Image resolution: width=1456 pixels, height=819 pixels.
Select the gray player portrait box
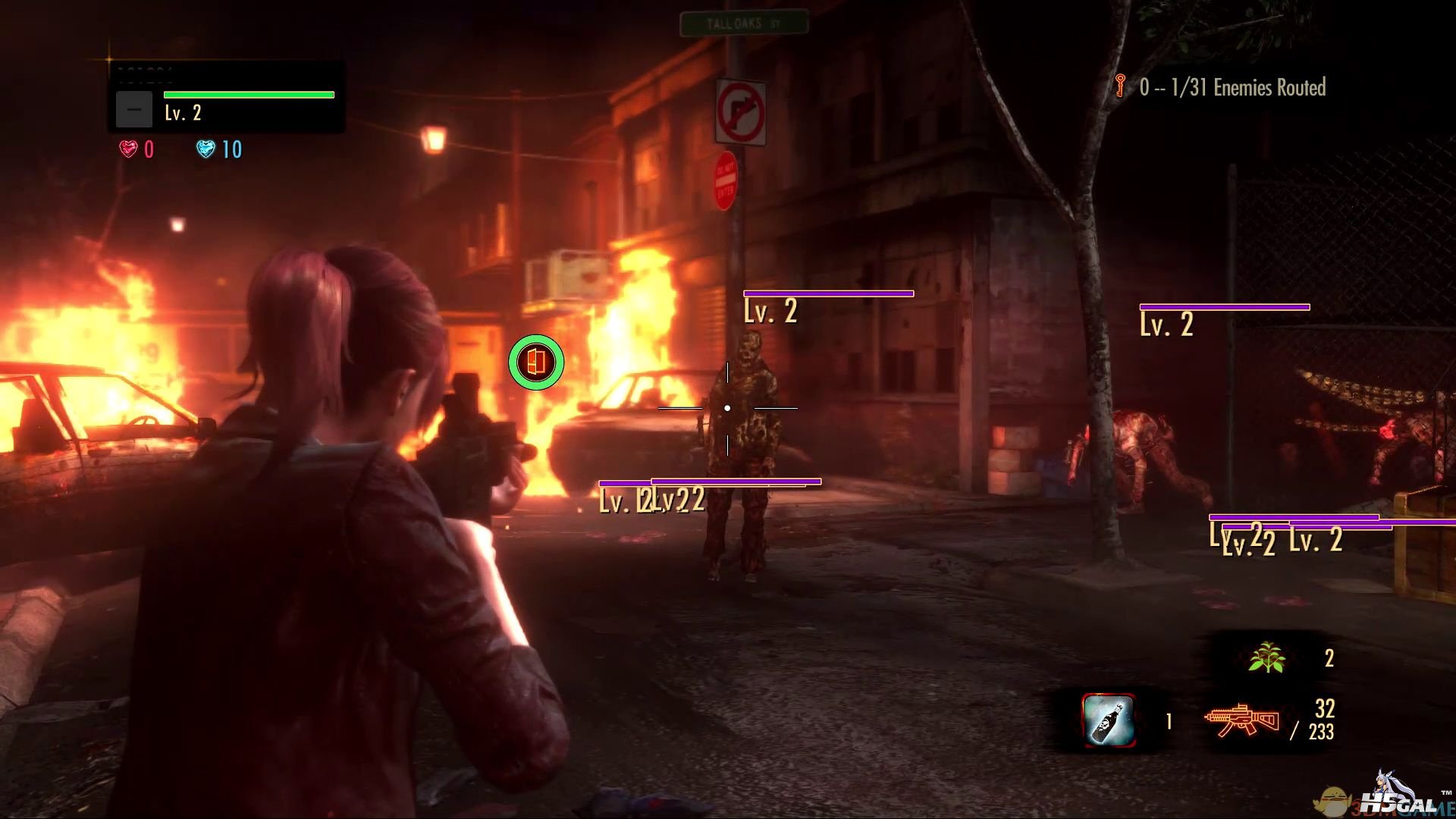[134, 109]
